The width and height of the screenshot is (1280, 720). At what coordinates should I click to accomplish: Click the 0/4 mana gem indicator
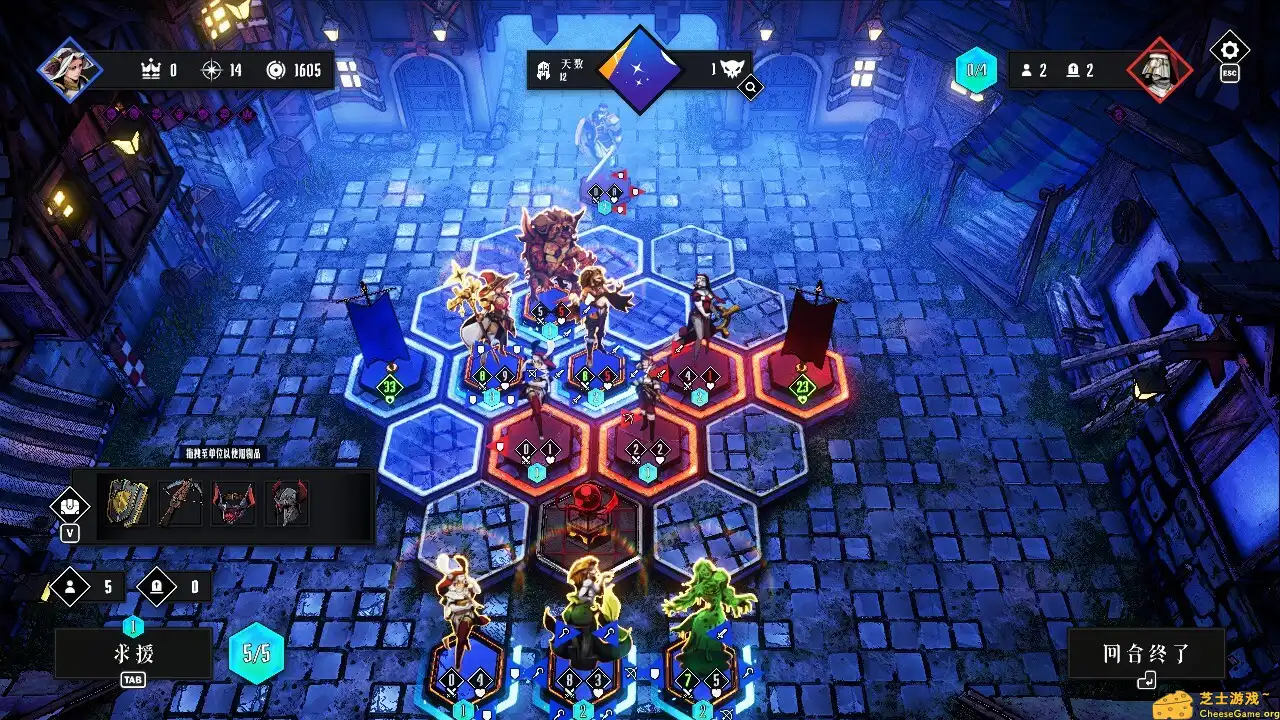click(x=974, y=70)
